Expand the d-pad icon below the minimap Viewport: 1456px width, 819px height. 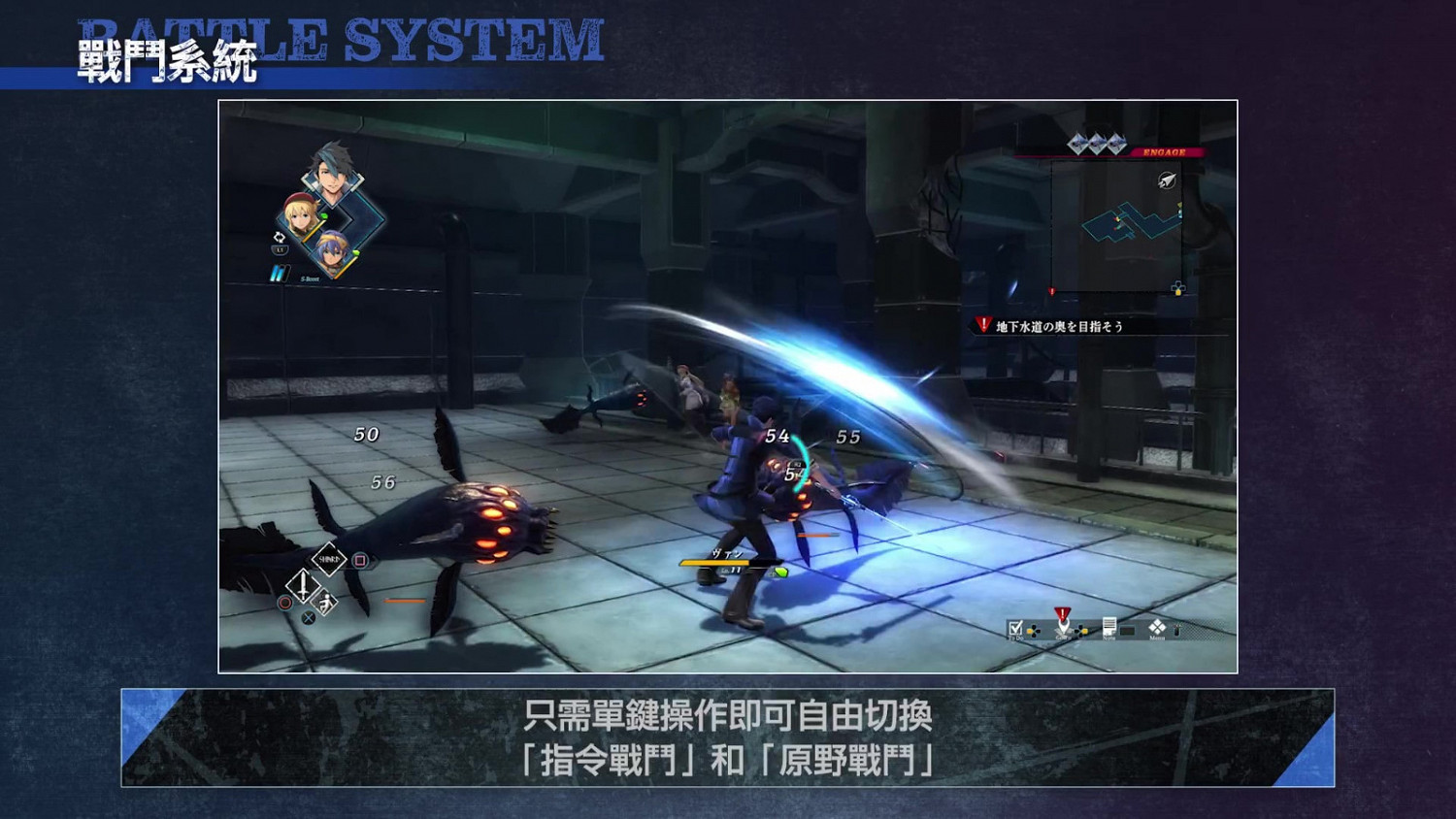tap(1177, 288)
